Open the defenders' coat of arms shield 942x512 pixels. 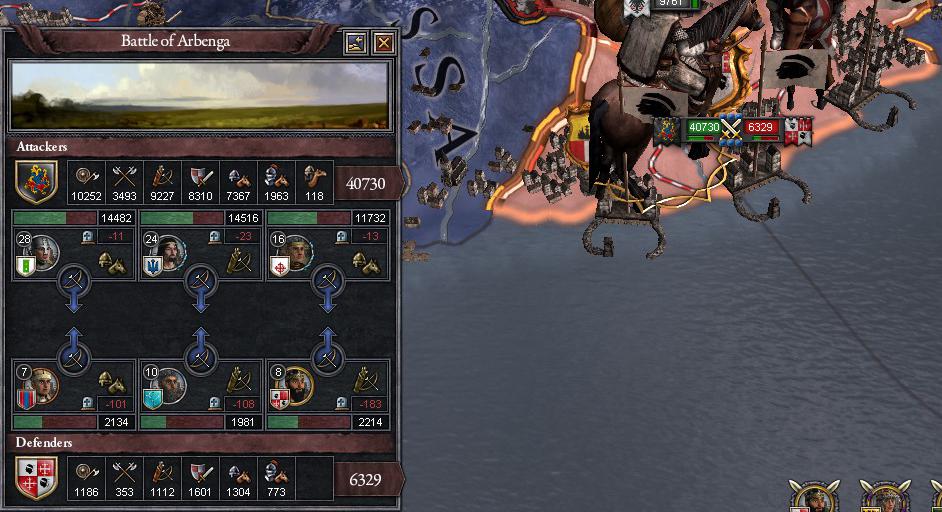[x=36, y=478]
